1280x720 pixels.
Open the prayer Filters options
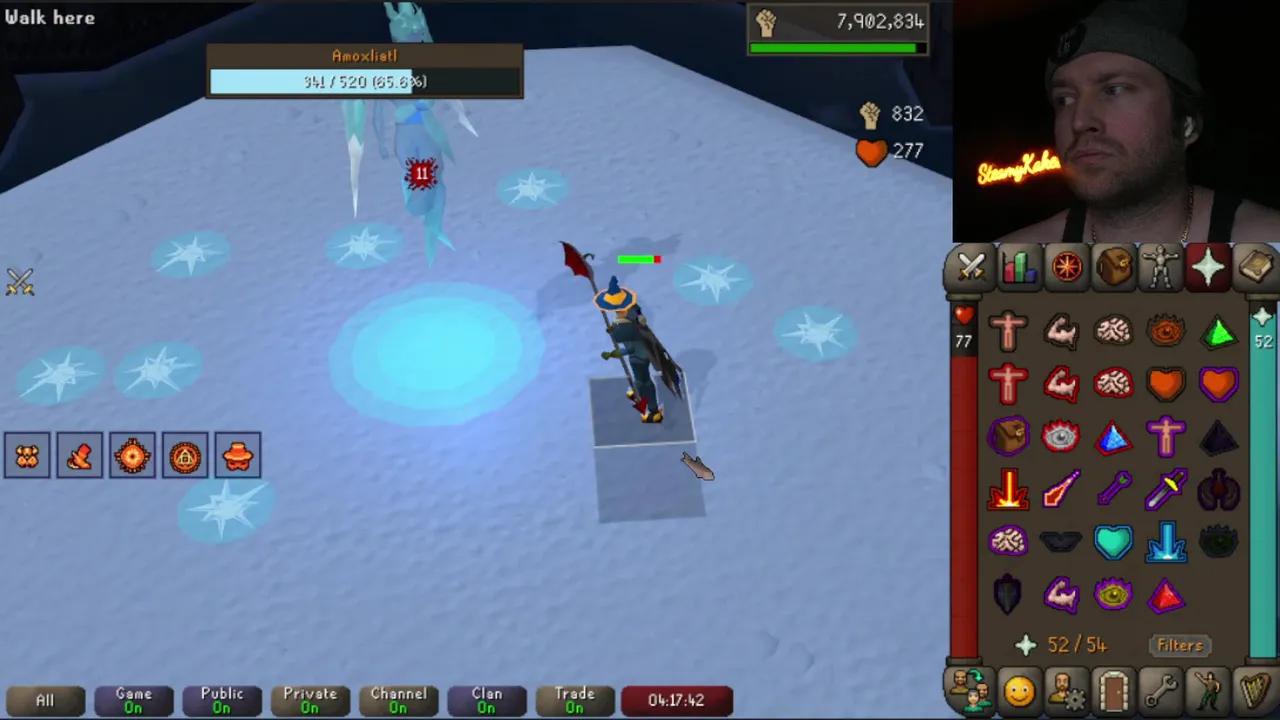[x=1179, y=645]
